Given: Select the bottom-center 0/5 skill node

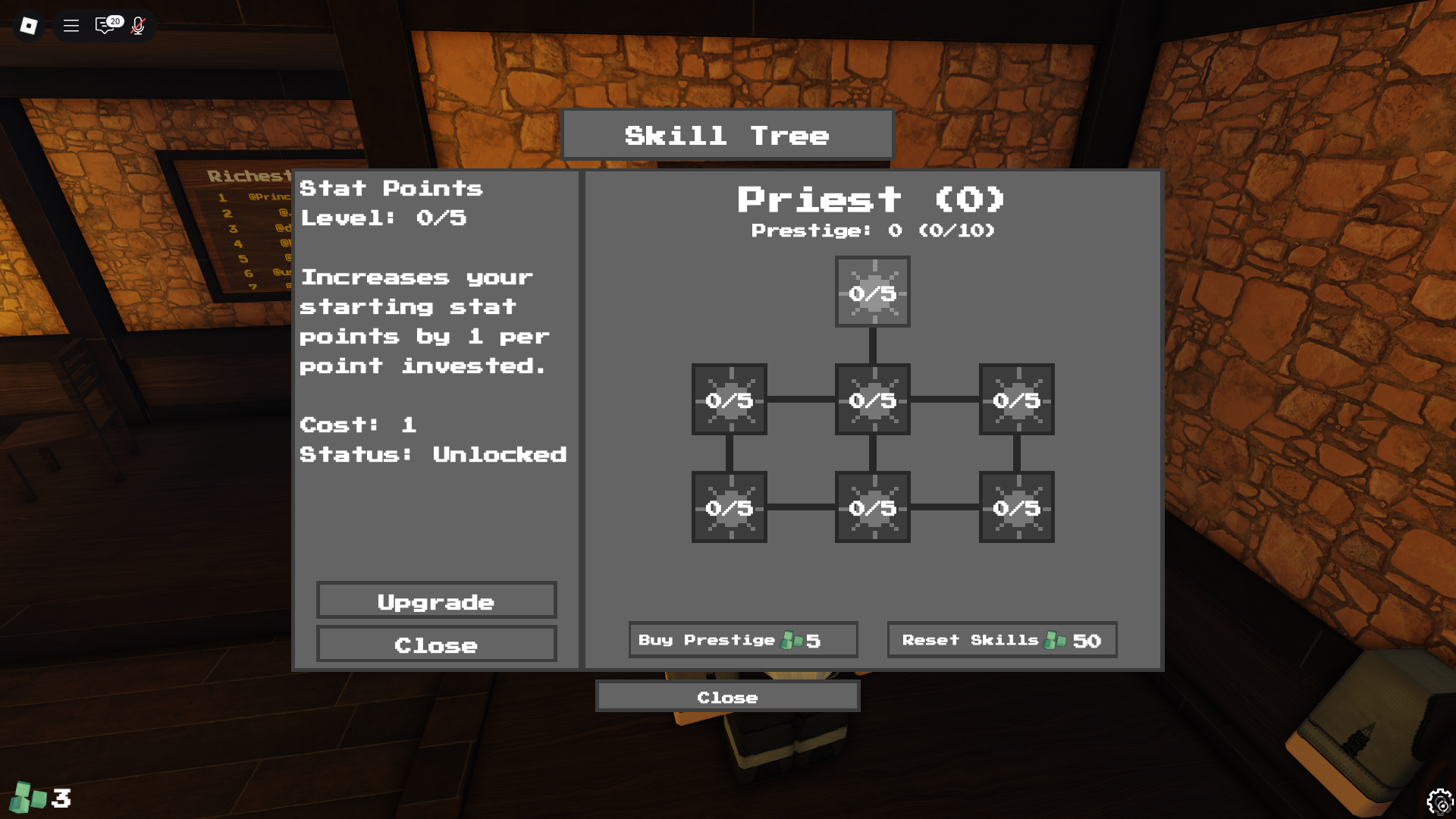Looking at the screenshot, I should pyautogui.click(x=872, y=508).
